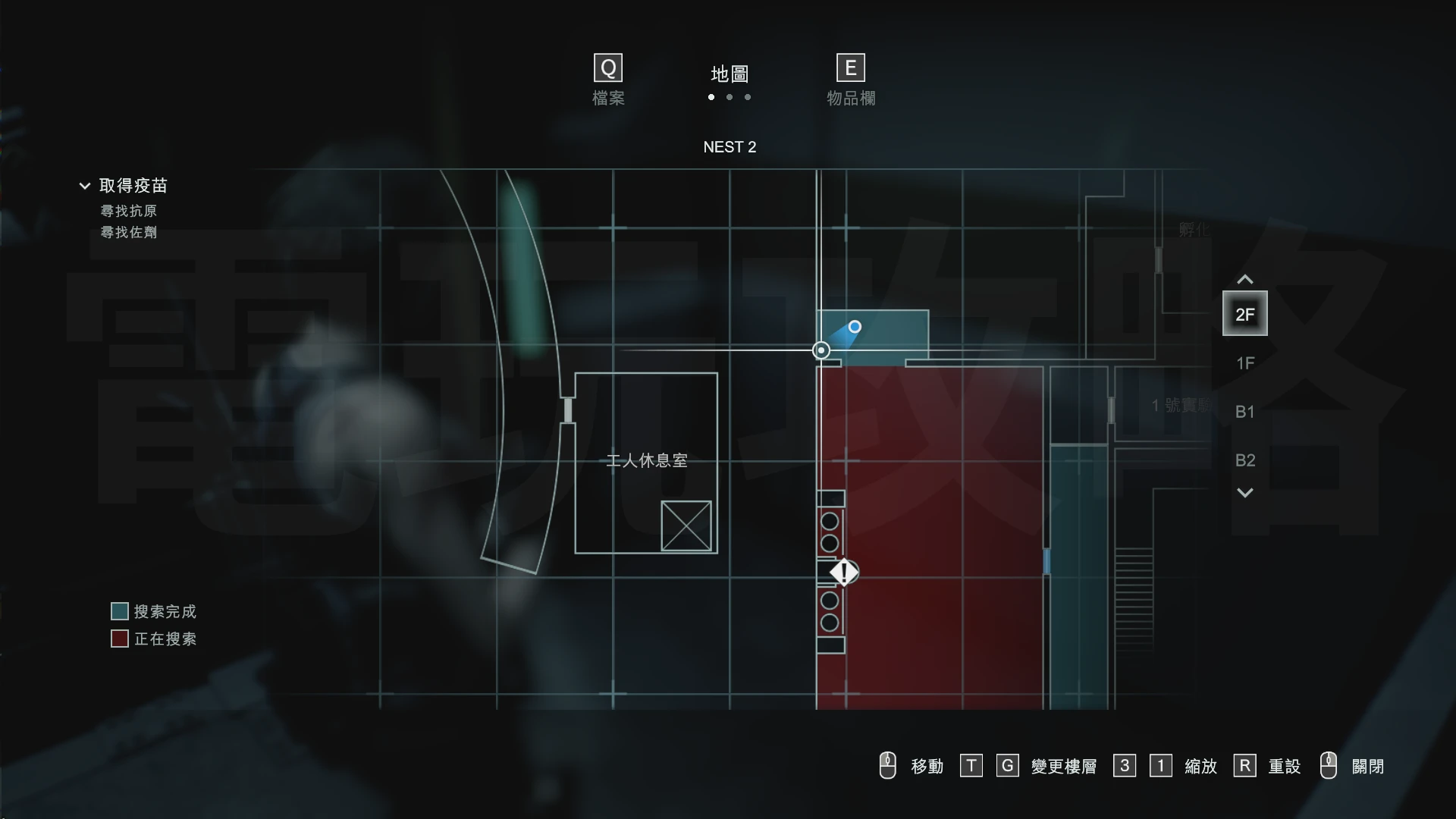The width and height of the screenshot is (1456, 819).
Task: Switch map to floor 1F
Action: point(1244,363)
